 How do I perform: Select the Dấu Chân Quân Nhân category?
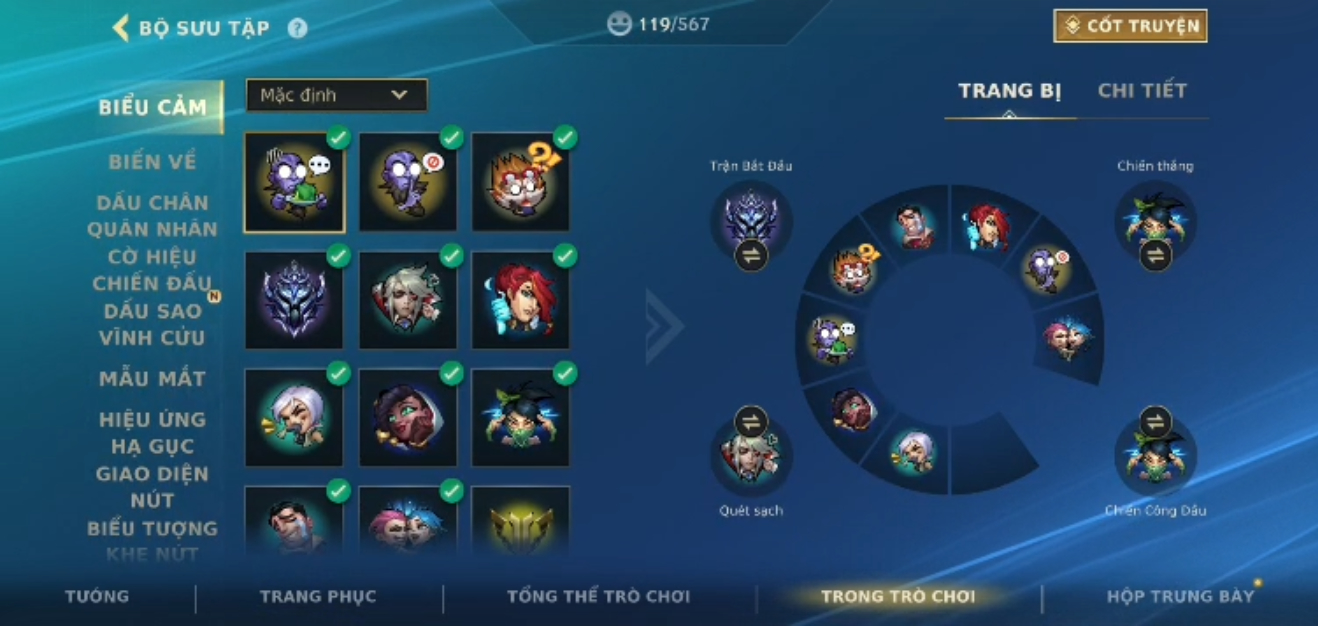[152, 216]
